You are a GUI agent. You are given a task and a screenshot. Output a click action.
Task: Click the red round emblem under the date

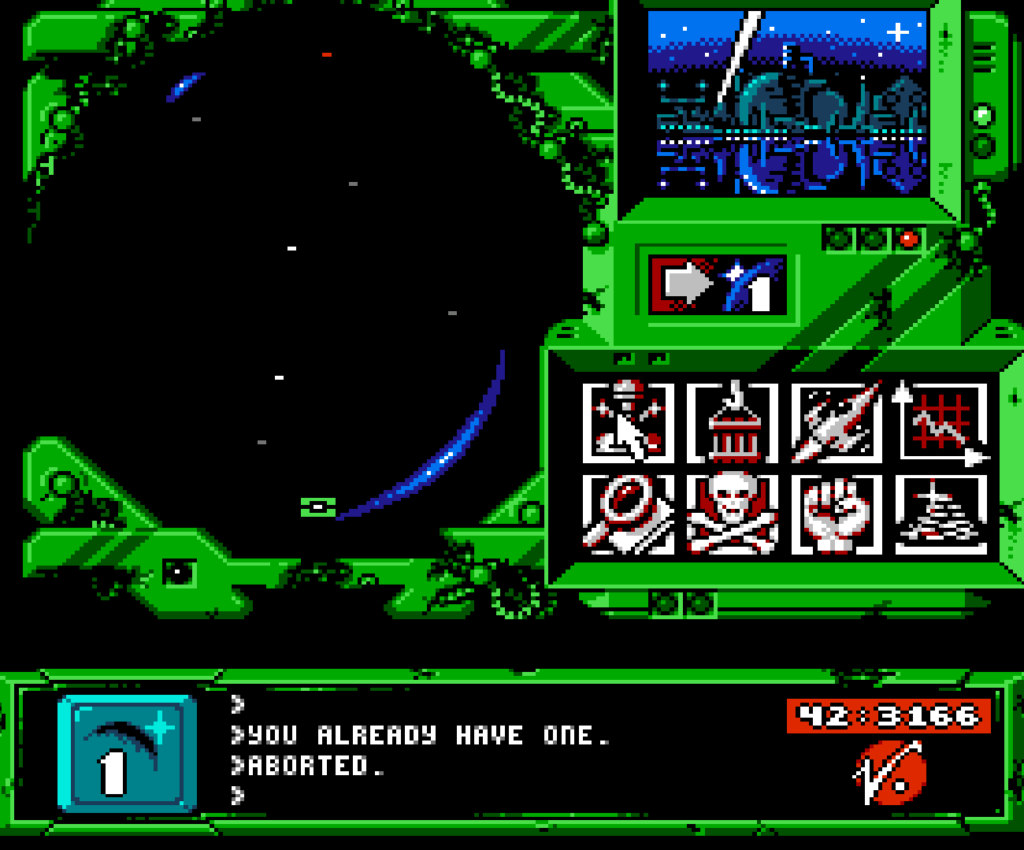click(889, 772)
